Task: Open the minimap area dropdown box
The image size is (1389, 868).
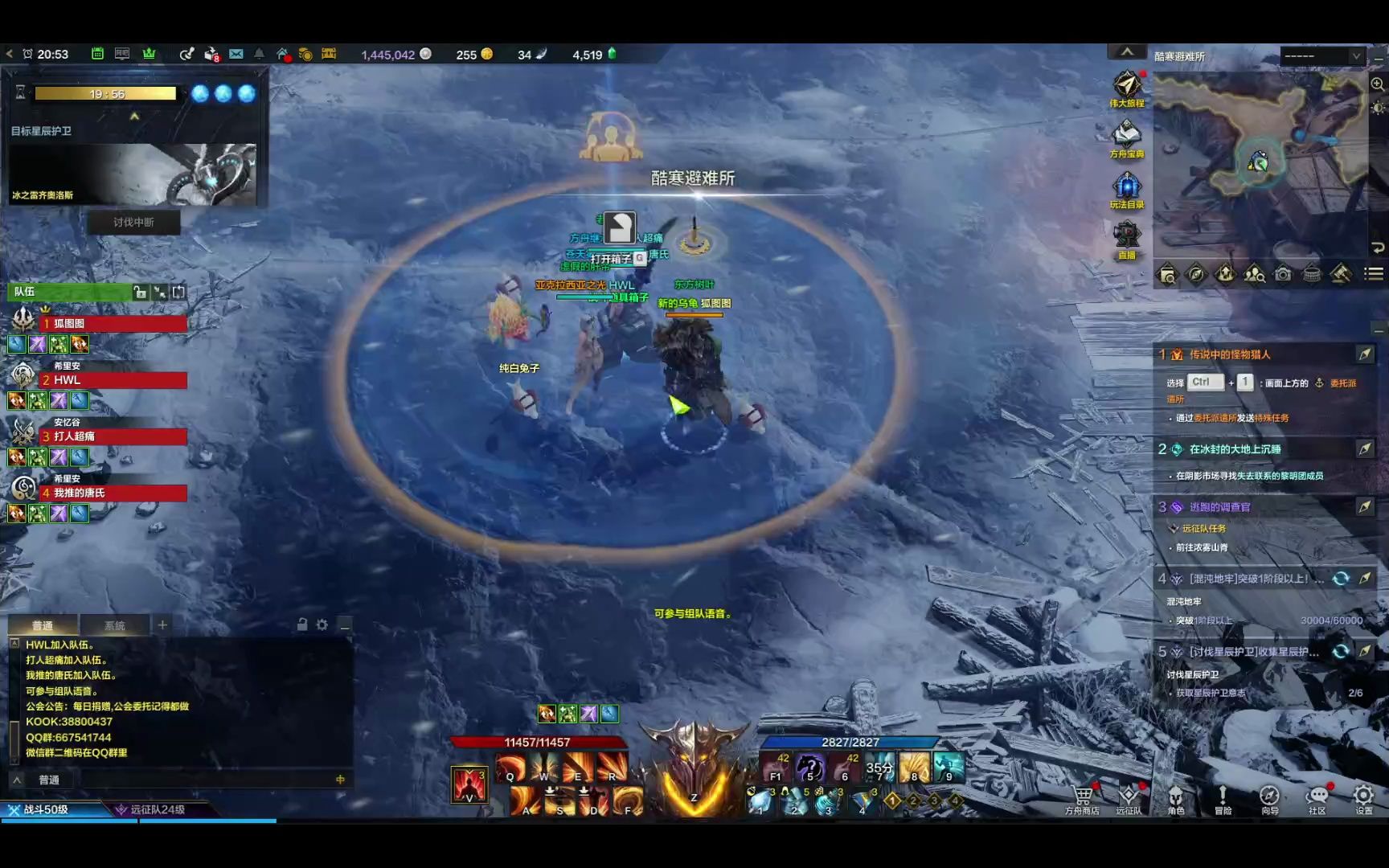Action: click(x=1322, y=56)
